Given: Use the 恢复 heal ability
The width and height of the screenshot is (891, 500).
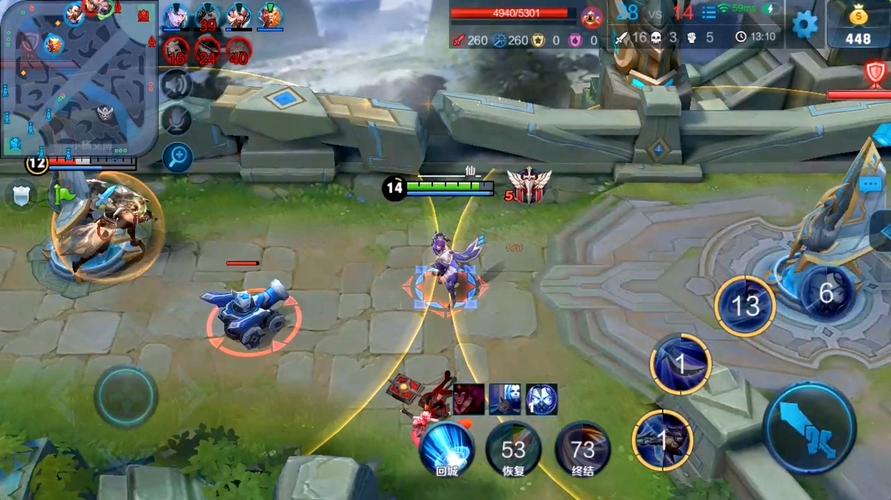Looking at the screenshot, I should (513, 449).
